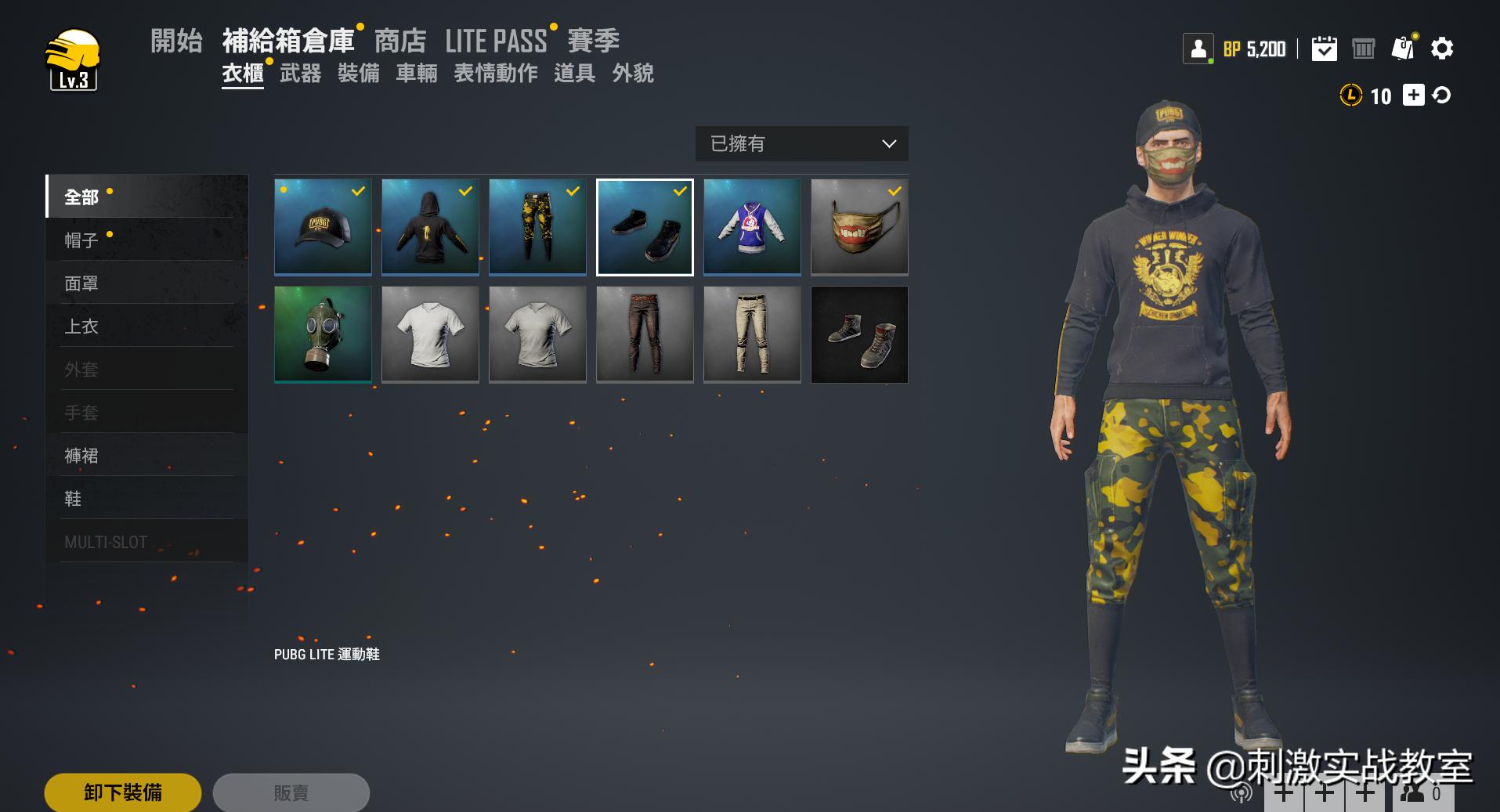The width and height of the screenshot is (1500, 812).
Task: Open the 車輛 vehicles tab
Action: coord(416,74)
